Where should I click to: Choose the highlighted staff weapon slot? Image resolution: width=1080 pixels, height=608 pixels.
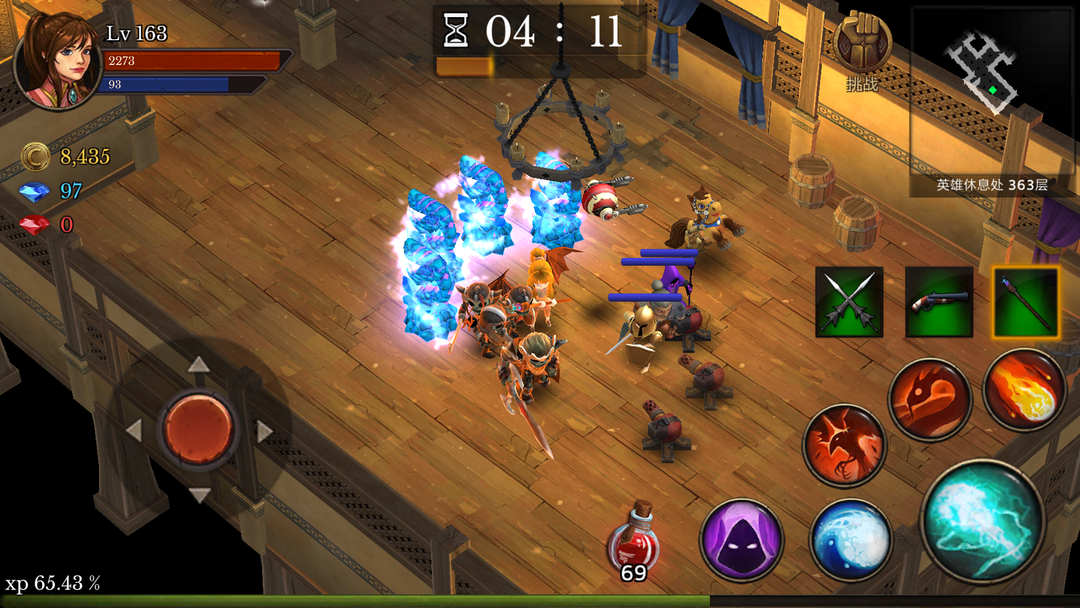click(1026, 302)
